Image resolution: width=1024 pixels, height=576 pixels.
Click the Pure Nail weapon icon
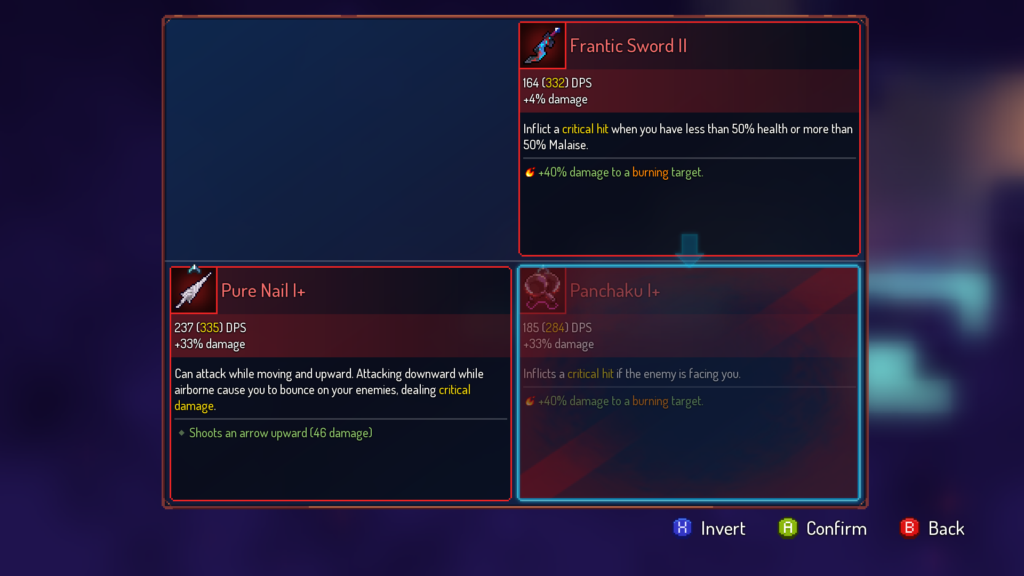click(x=194, y=290)
